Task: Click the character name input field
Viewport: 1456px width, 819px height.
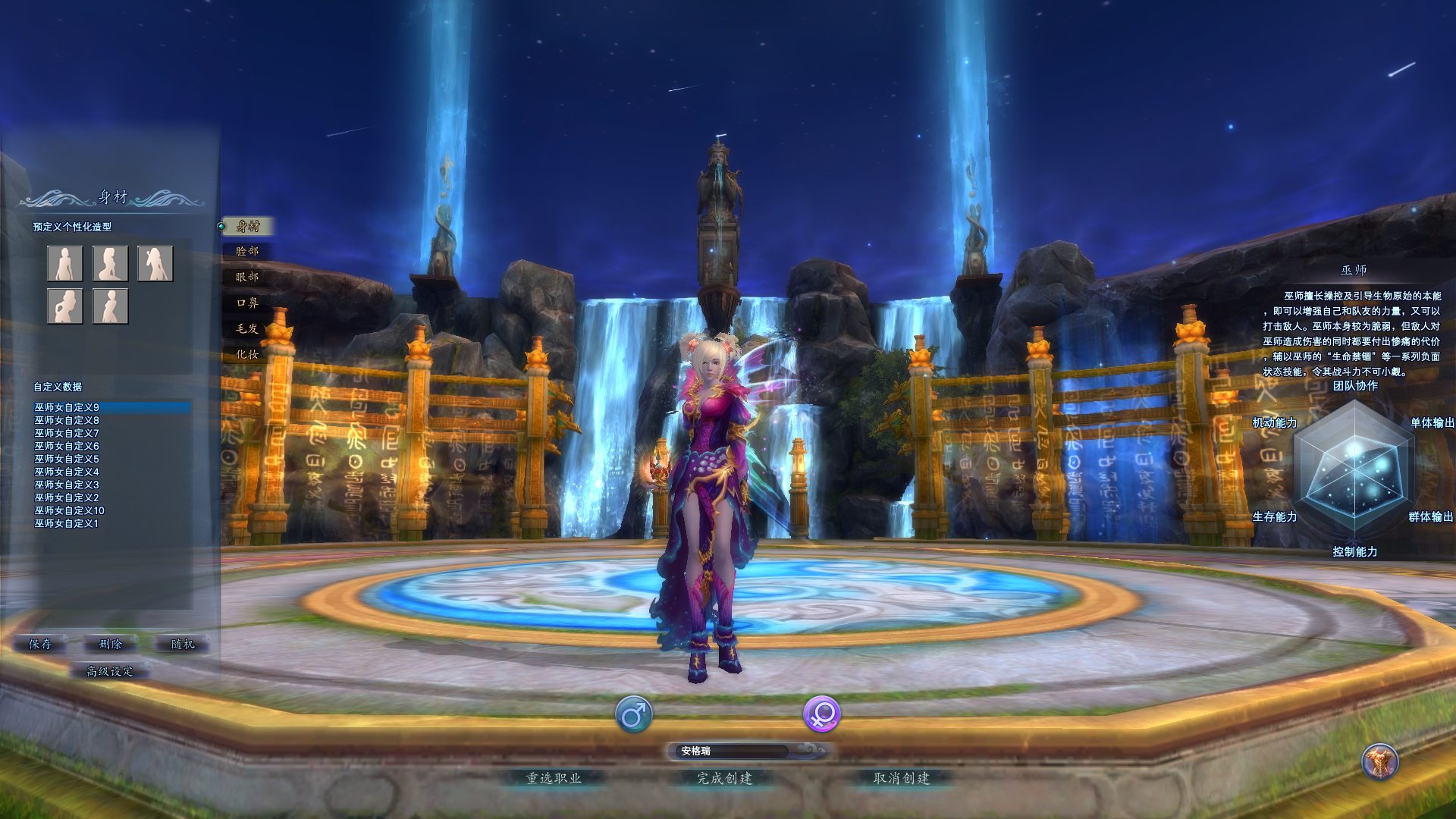Action: click(x=733, y=751)
